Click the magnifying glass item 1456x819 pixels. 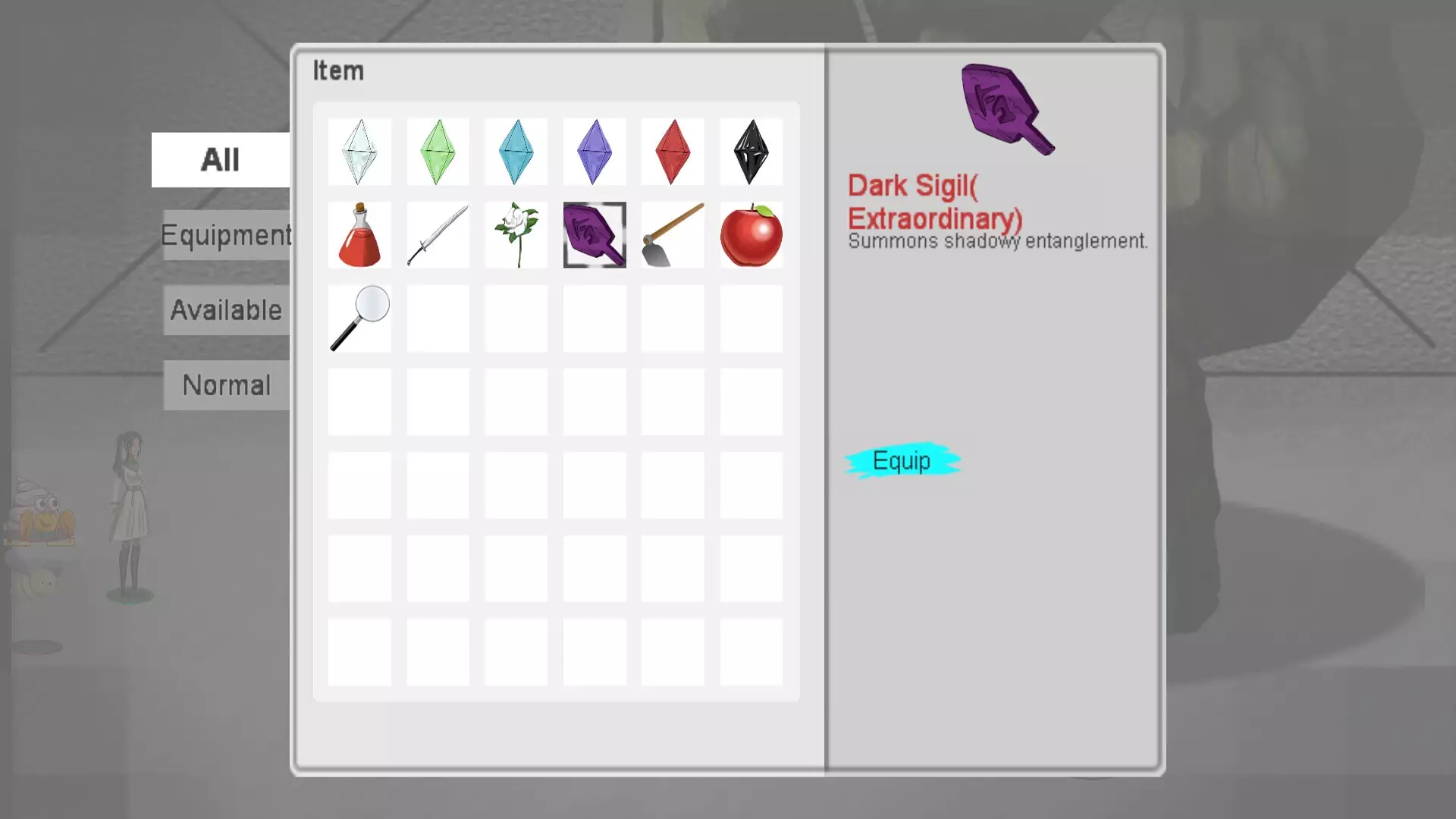[x=359, y=318]
